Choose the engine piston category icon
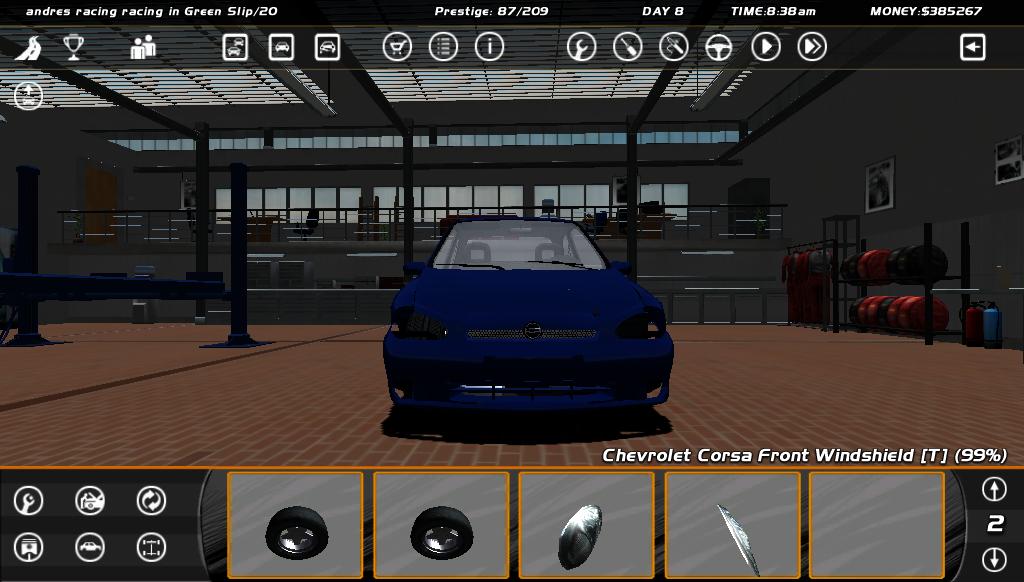This screenshot has width=1024, height=582. click(29, 547)
